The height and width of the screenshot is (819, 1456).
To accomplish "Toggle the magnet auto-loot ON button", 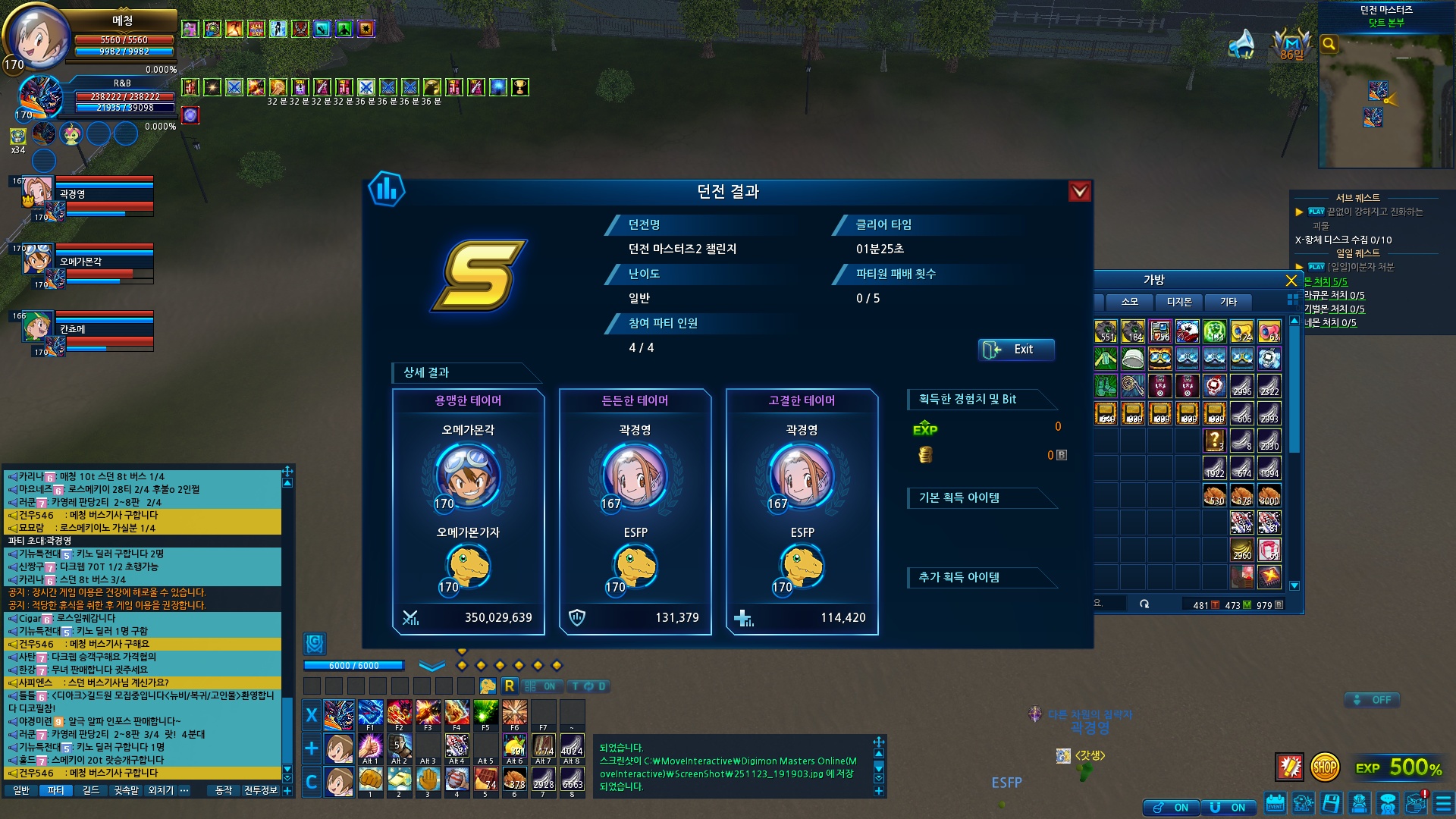I will (1228, 808).
